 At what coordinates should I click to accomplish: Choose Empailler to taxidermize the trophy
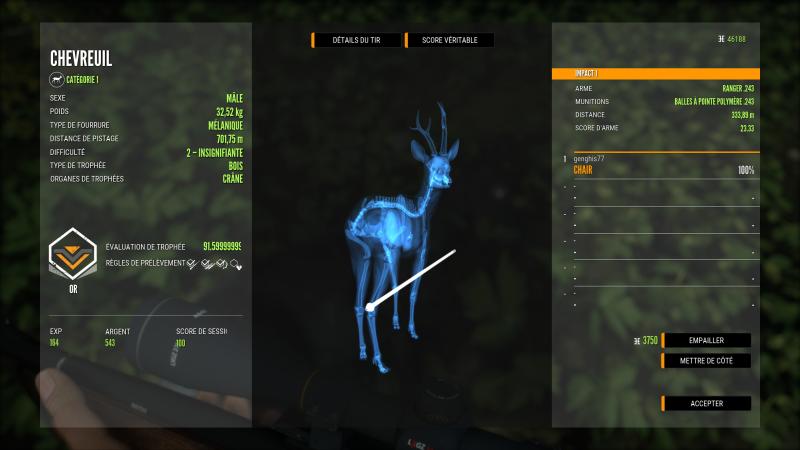(706, 340)
